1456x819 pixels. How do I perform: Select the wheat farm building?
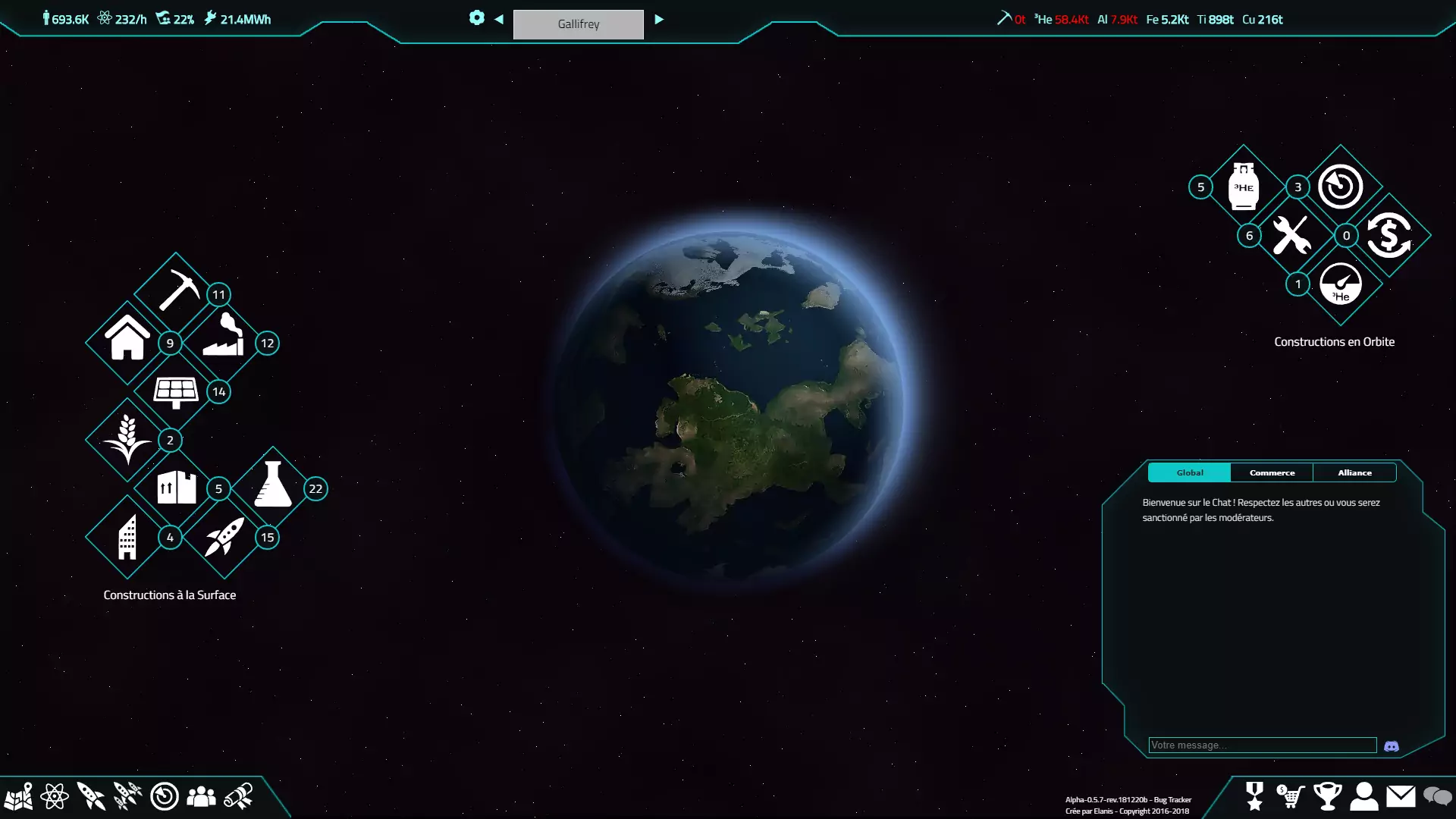click(127, 439)
